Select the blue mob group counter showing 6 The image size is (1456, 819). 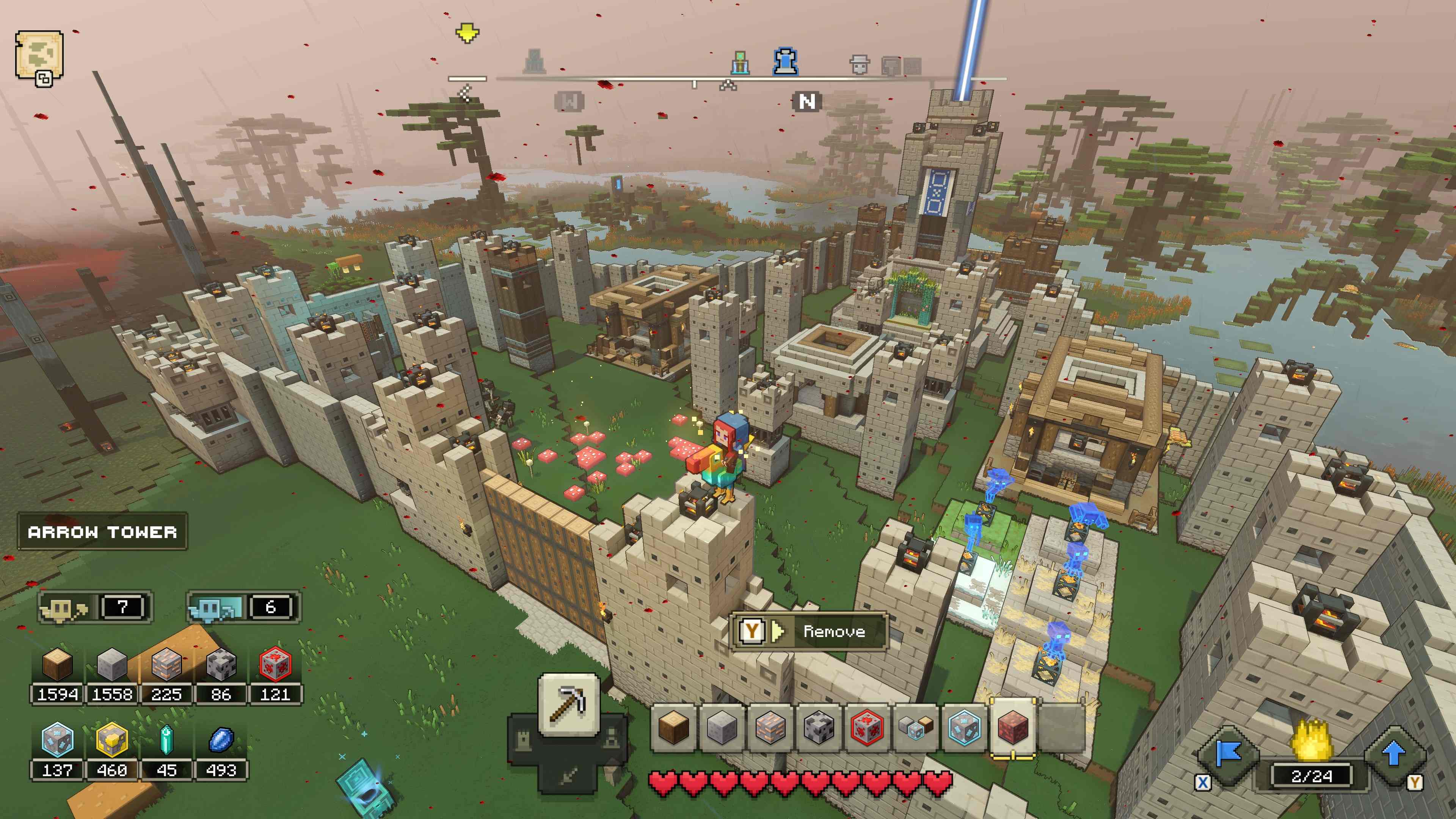click(243, 607)
